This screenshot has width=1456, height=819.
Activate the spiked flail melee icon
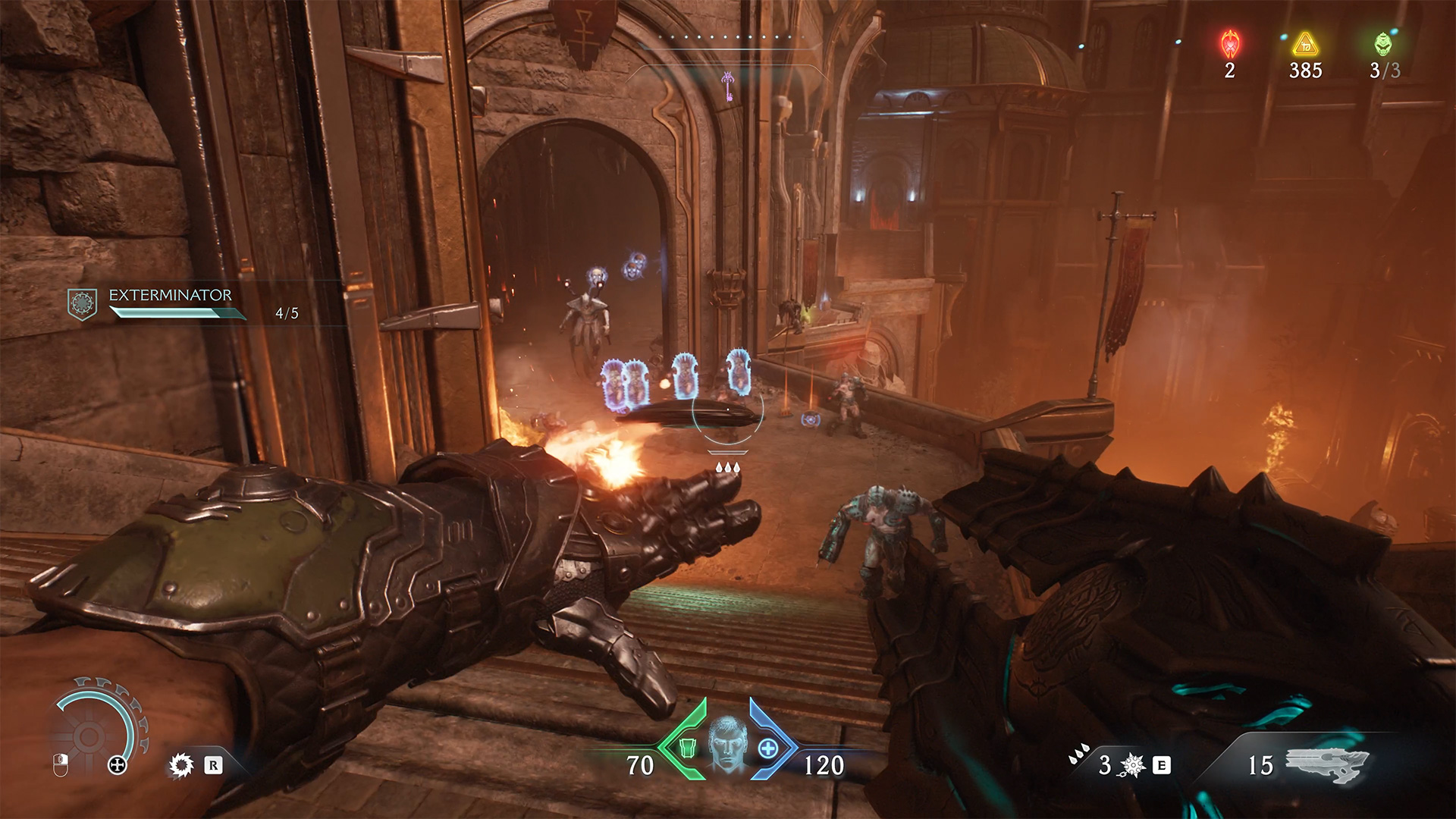click(x=1131, y=766)
